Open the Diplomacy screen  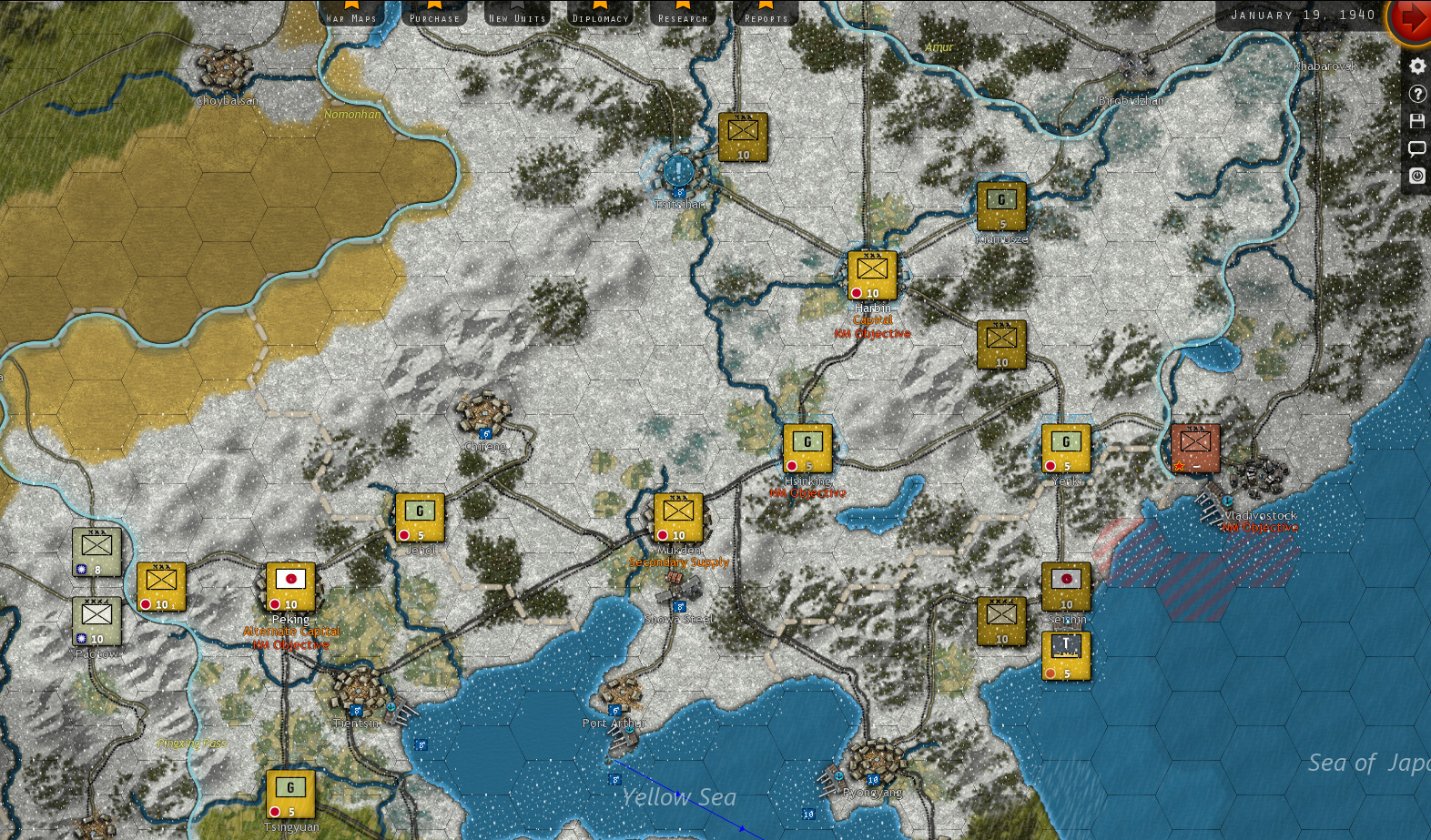pos(601,15)
